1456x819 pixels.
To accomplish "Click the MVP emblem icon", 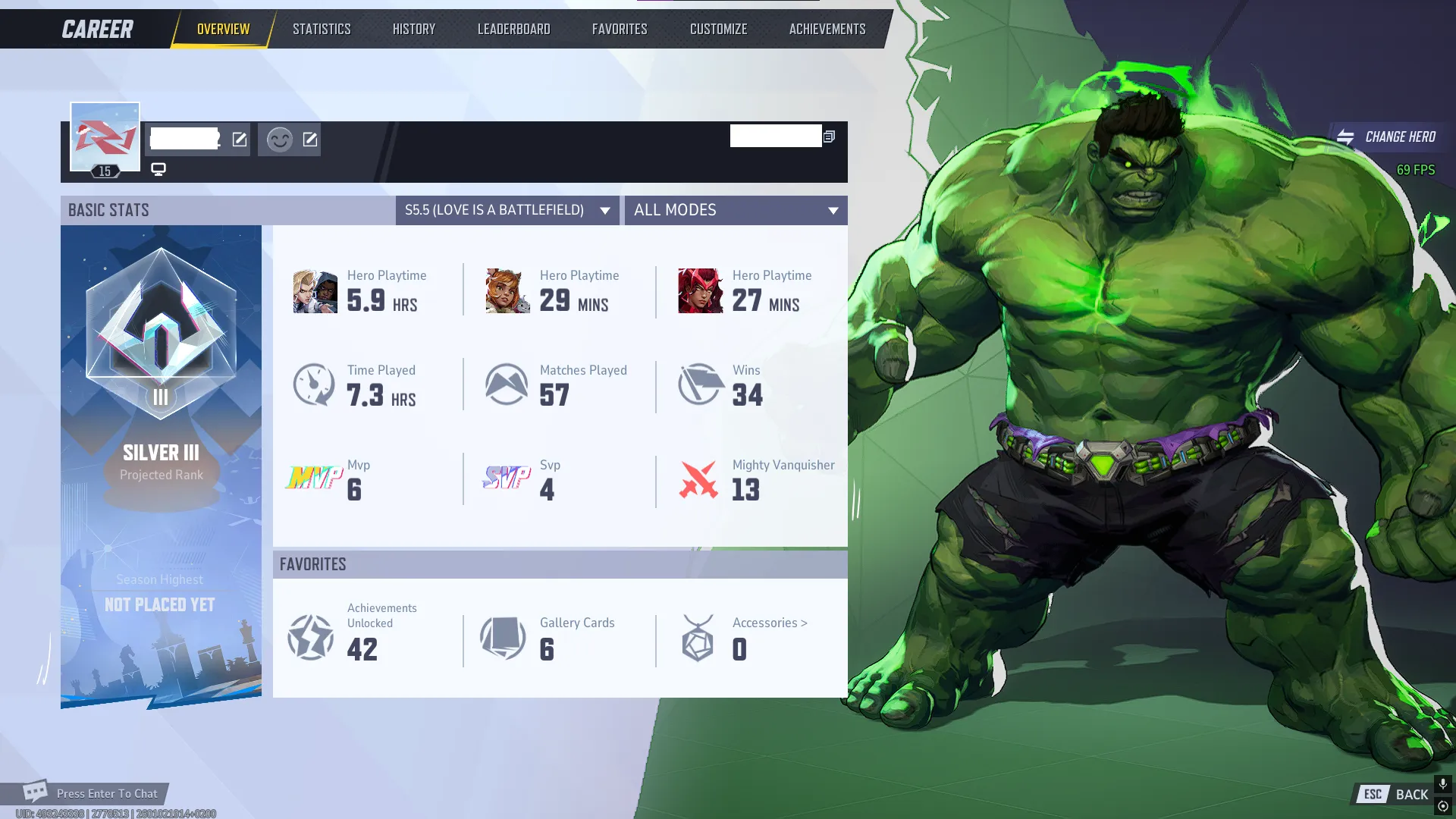I will [x=313, y=479].
